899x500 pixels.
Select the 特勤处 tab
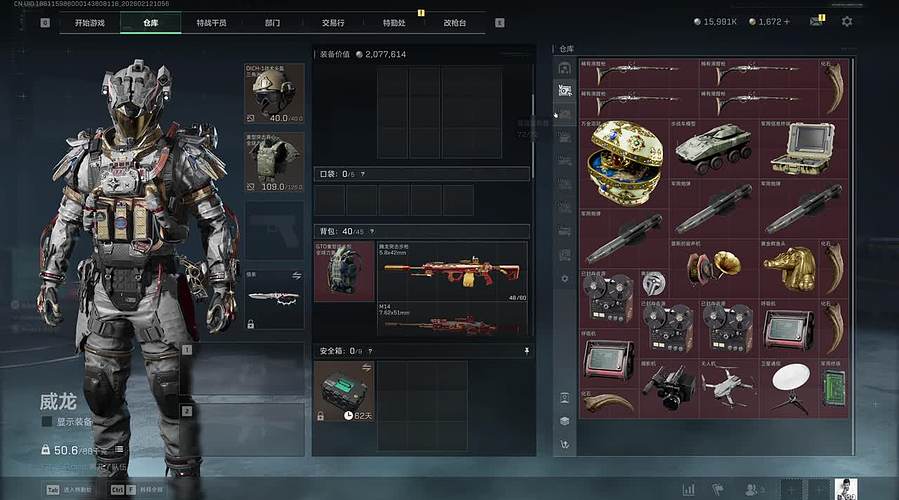394,22
